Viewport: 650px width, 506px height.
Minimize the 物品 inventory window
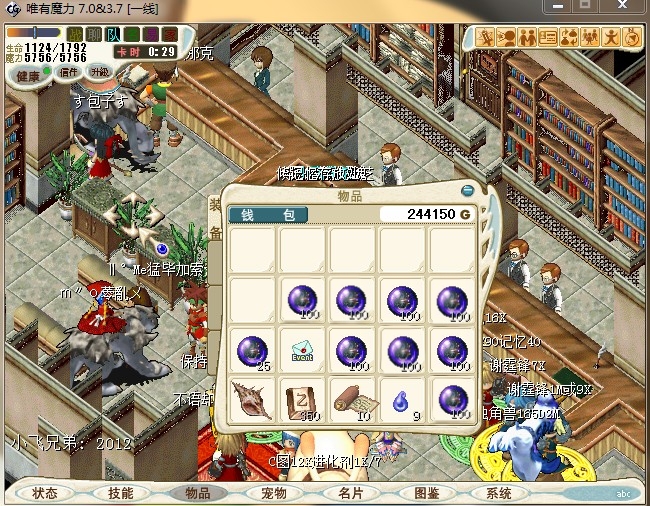(x=466, y=190)
